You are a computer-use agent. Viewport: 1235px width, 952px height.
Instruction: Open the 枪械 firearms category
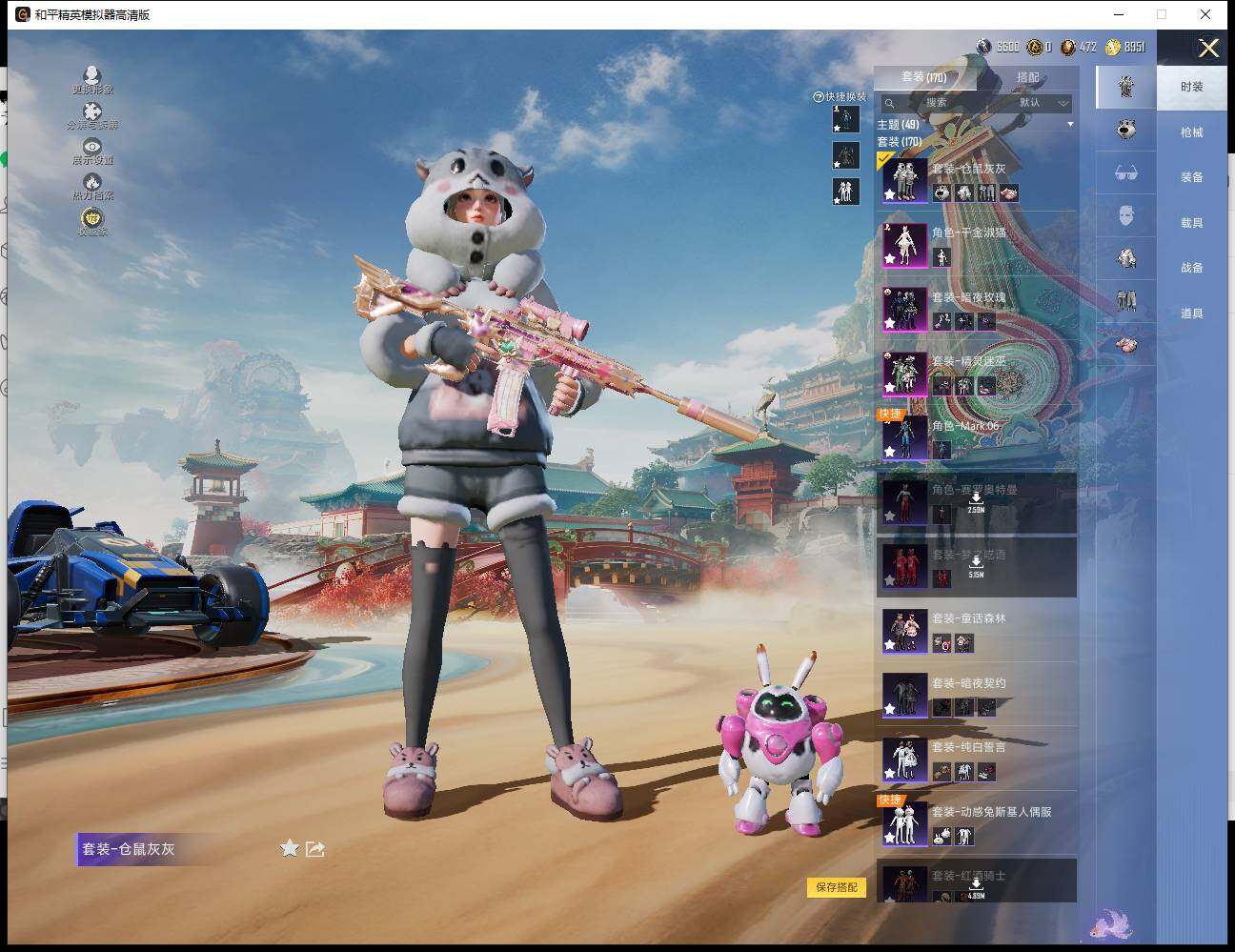tap(1191, 132)
